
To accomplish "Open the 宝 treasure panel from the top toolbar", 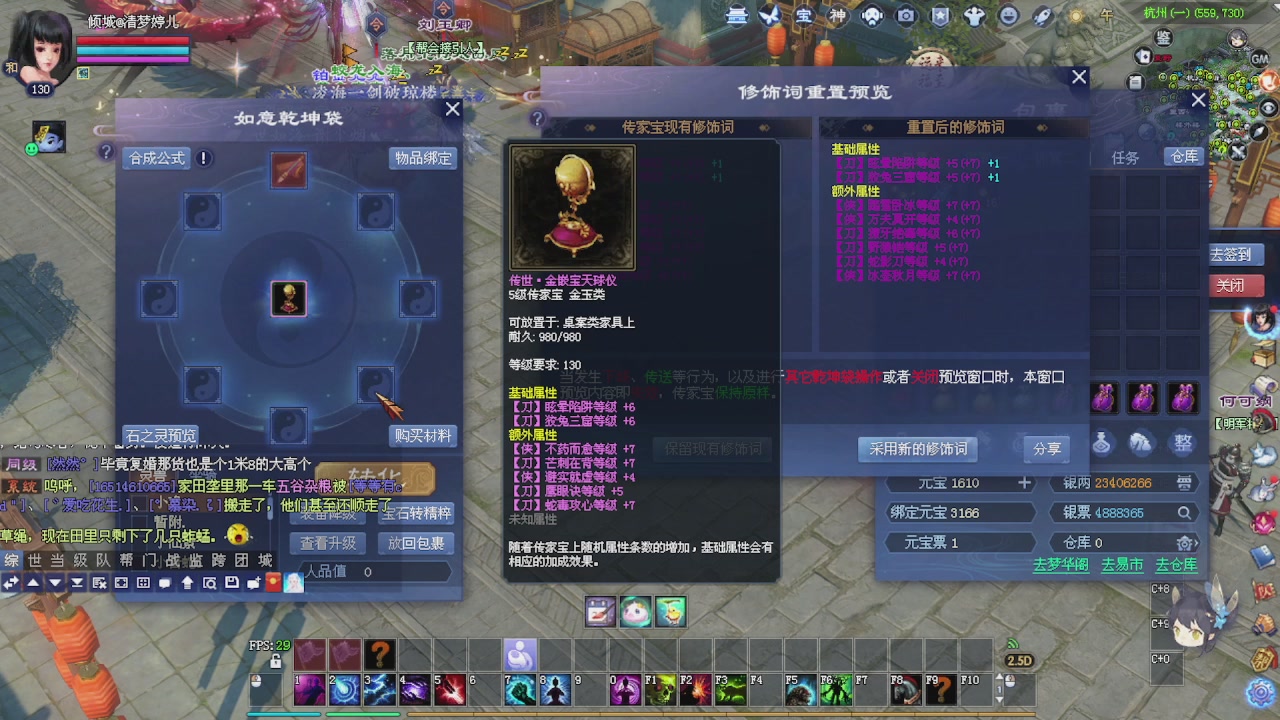I will point(807,16).
